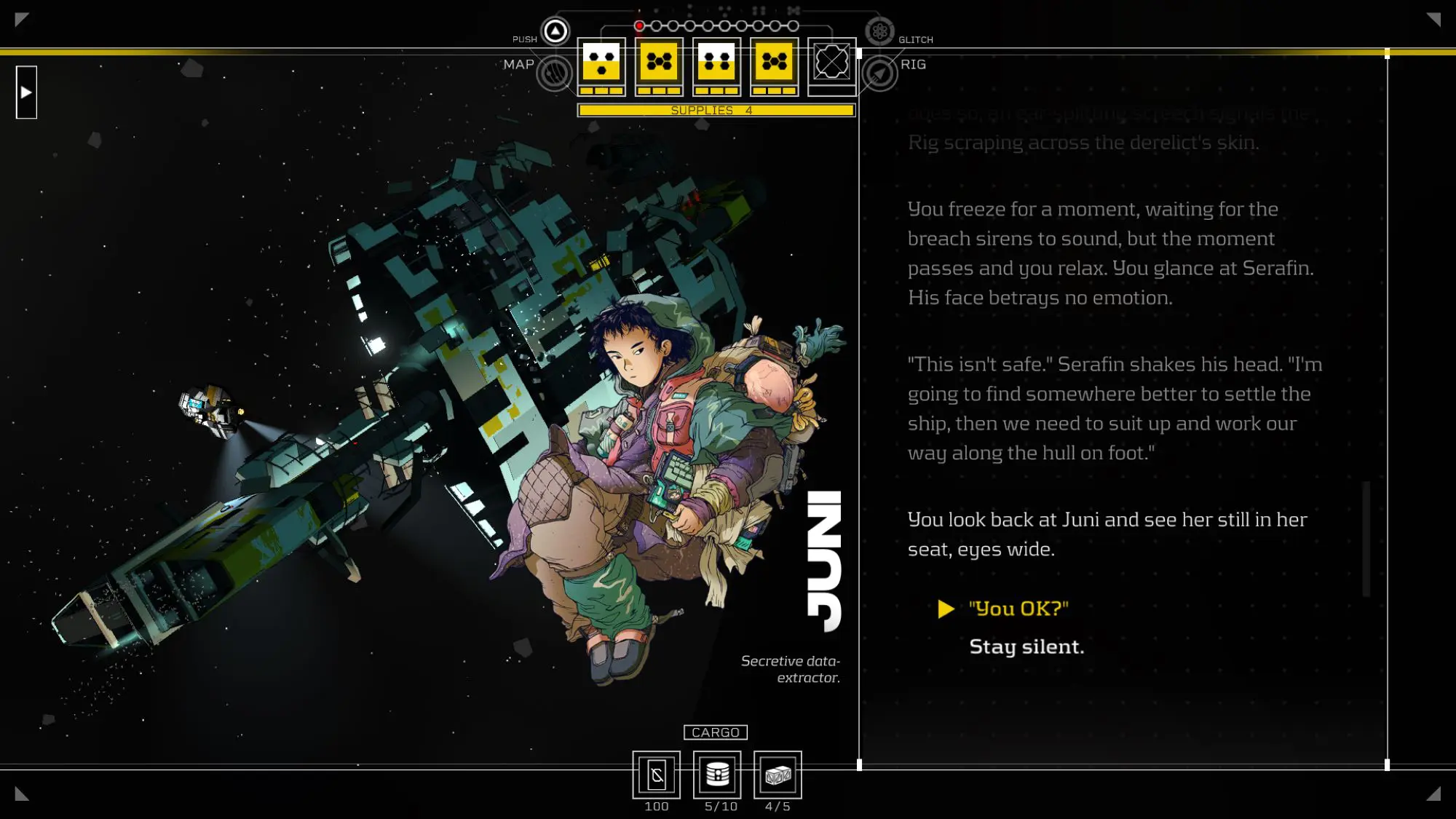Select the RIG panel icon
Viewport: 1456px width, 819px height.
click(881, 74)
